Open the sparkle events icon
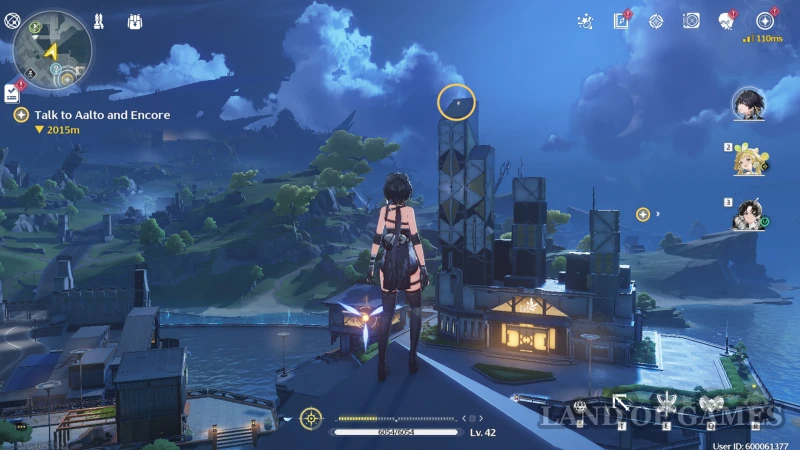The width and height of the screenshot is (800, 450). [x=587, y=21]
